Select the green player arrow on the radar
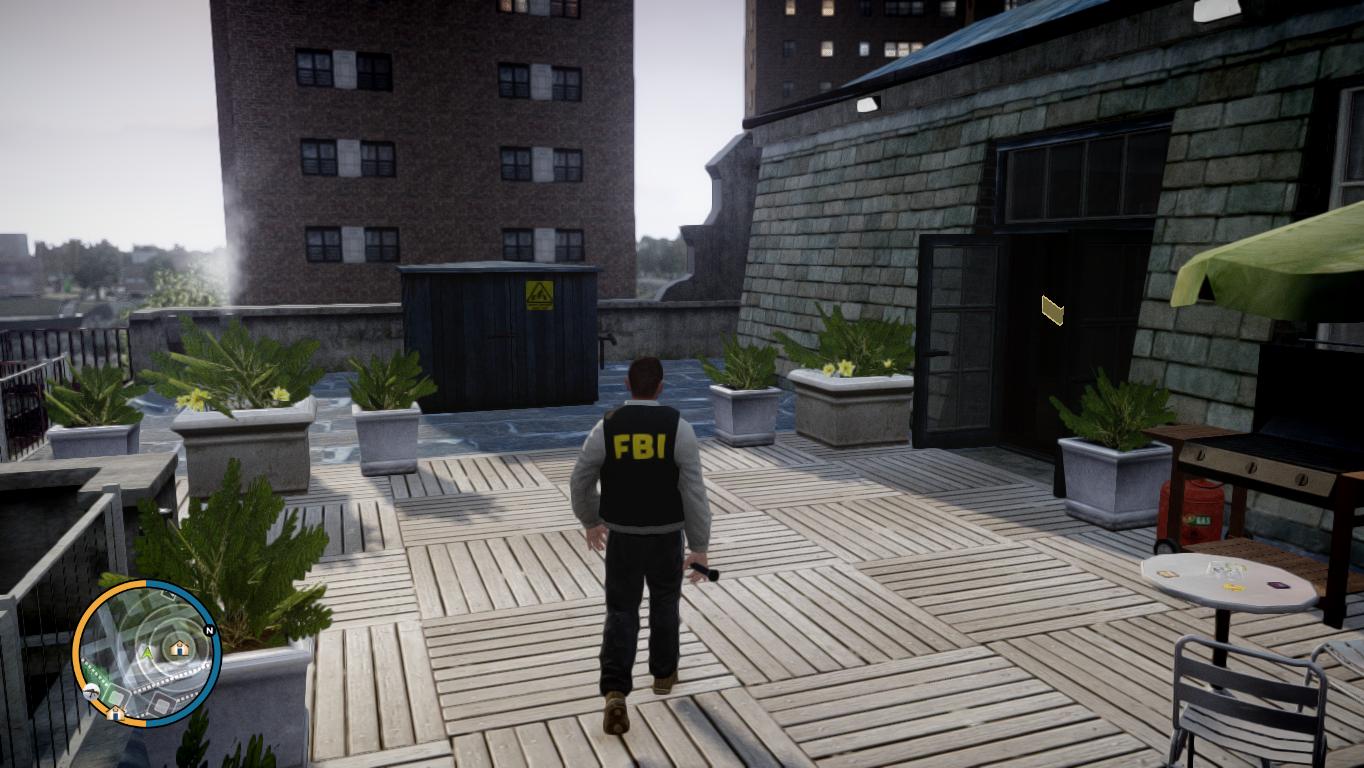1364x768 pixels. coord(148,652)
